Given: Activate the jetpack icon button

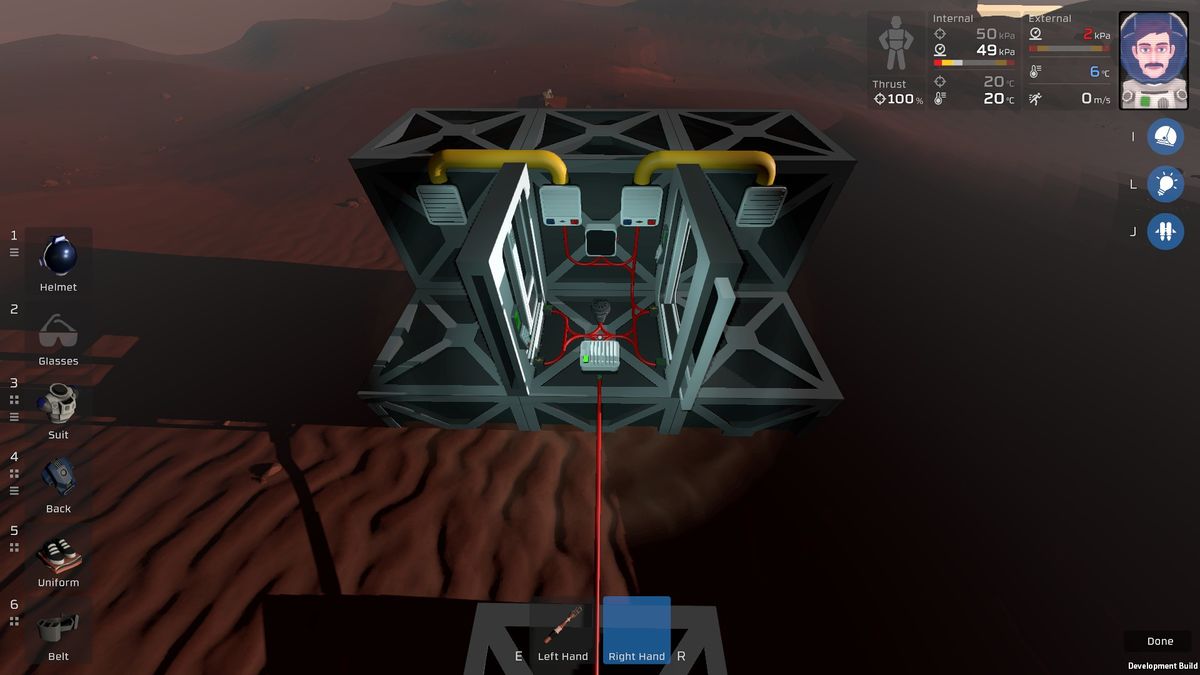Looking at the screenshot, I should 1165,232.
